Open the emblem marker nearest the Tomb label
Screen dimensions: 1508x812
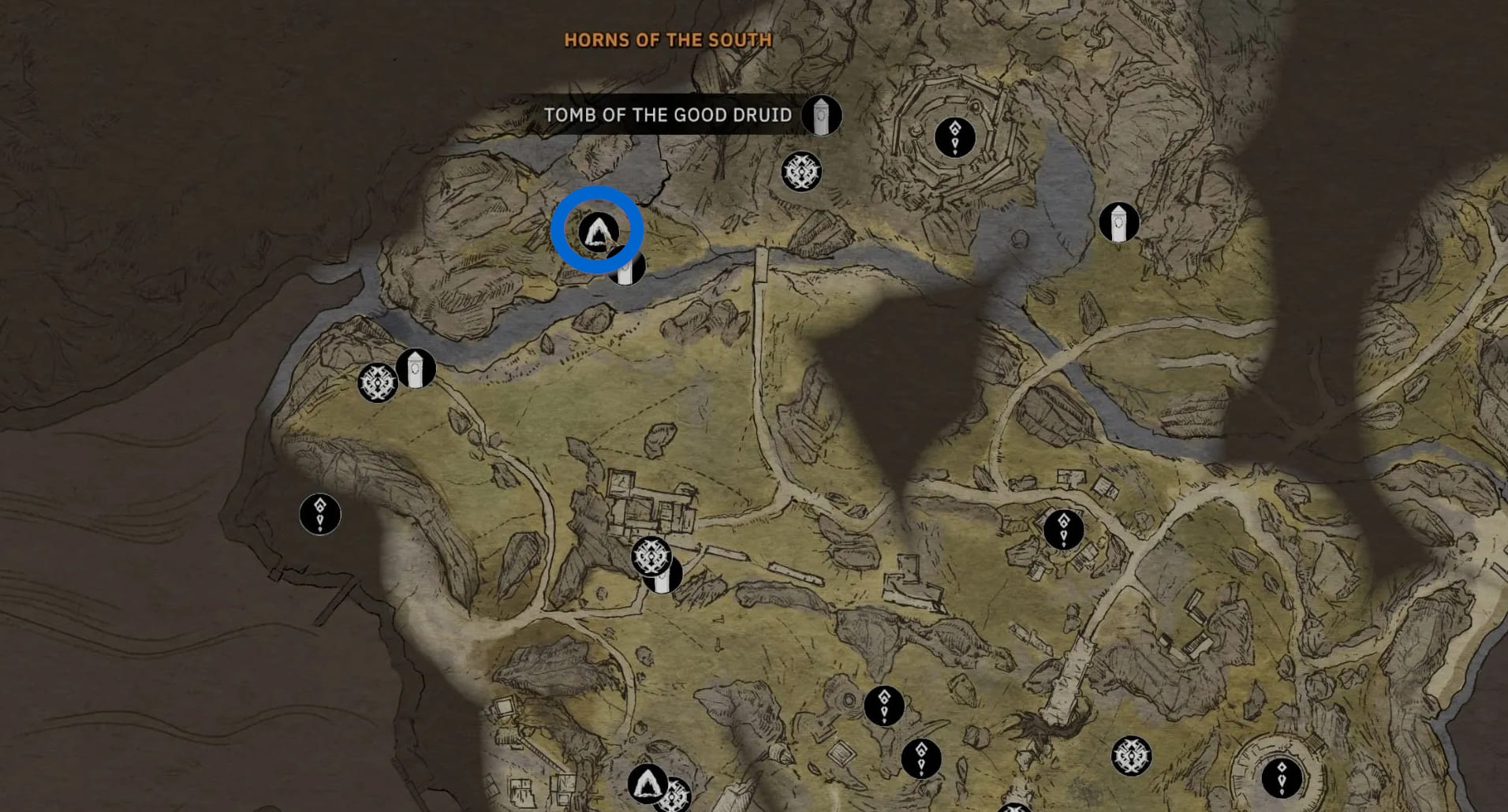point(801,171)
